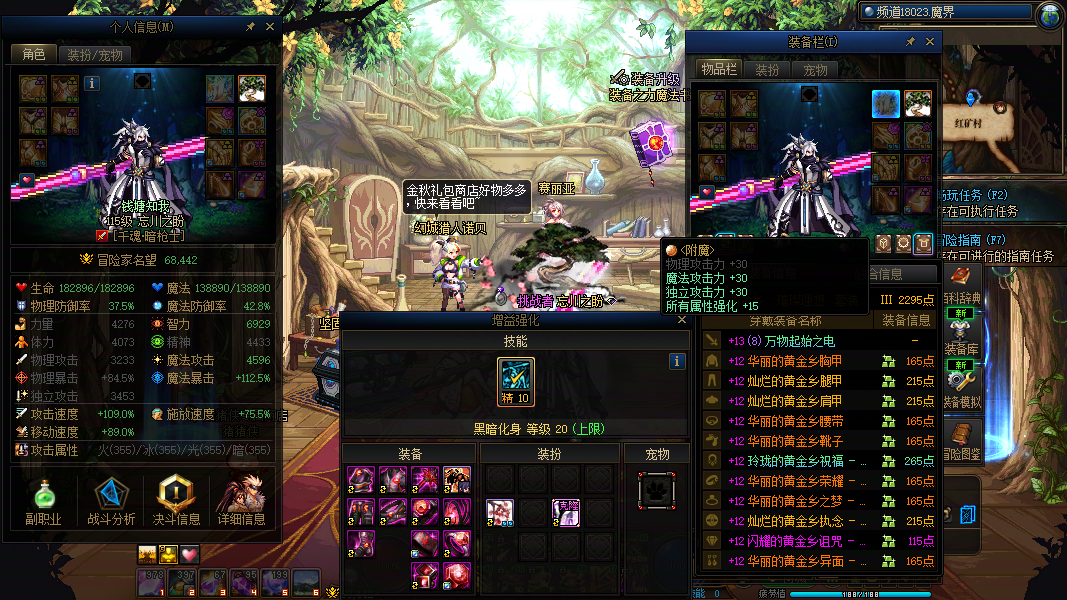Close the 个人信息 character info window

click(x=270, y=27)
